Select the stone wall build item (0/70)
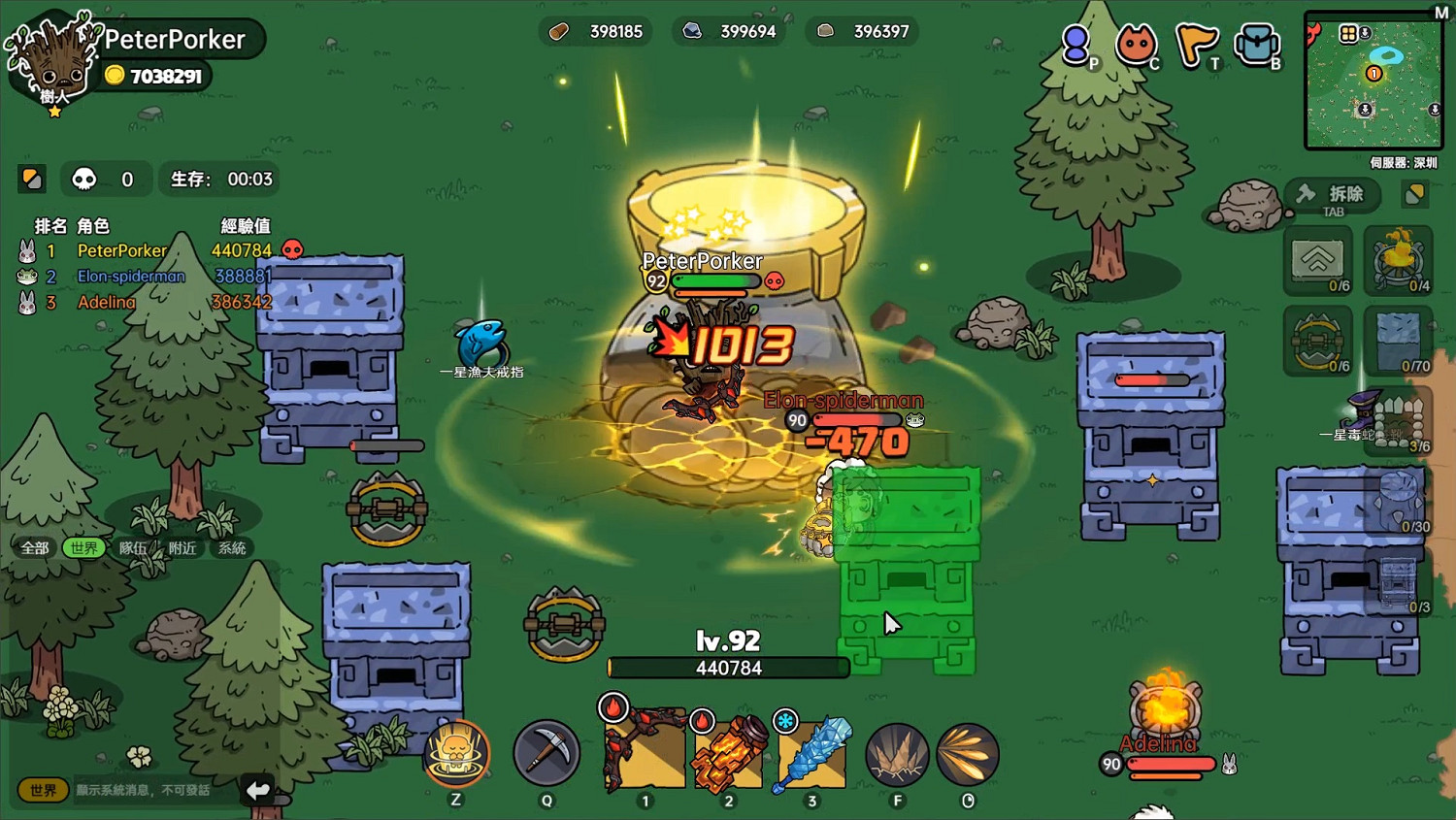1456x820 pixels. point(1398,340)
